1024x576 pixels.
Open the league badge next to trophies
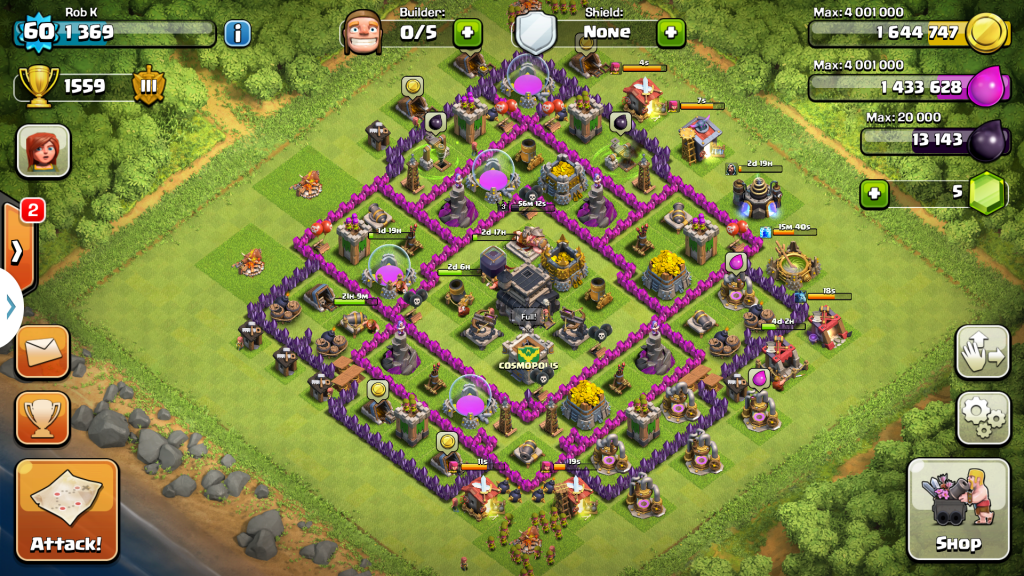148,86
